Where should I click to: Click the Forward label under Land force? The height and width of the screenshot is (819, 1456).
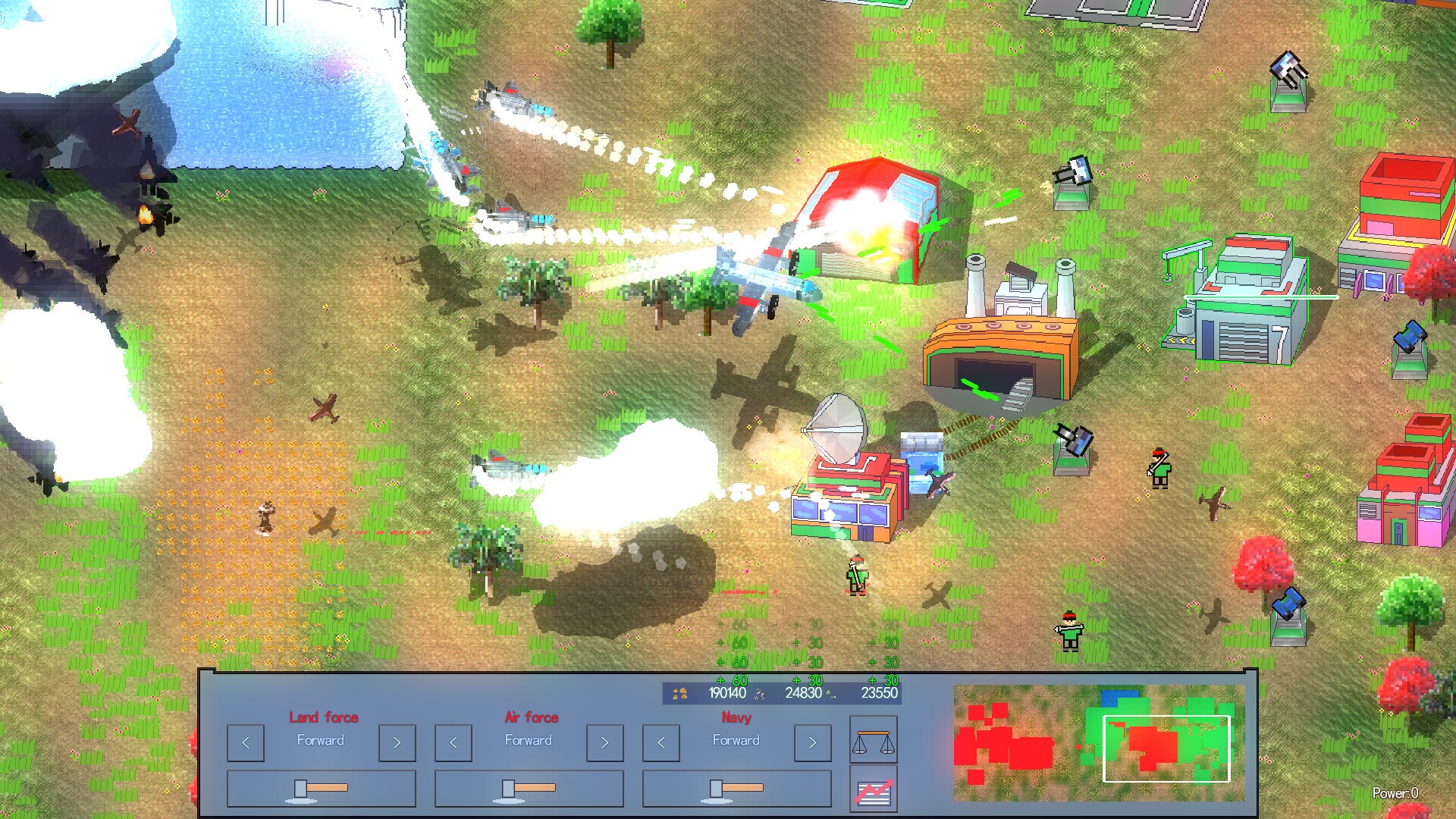(321, 741)
